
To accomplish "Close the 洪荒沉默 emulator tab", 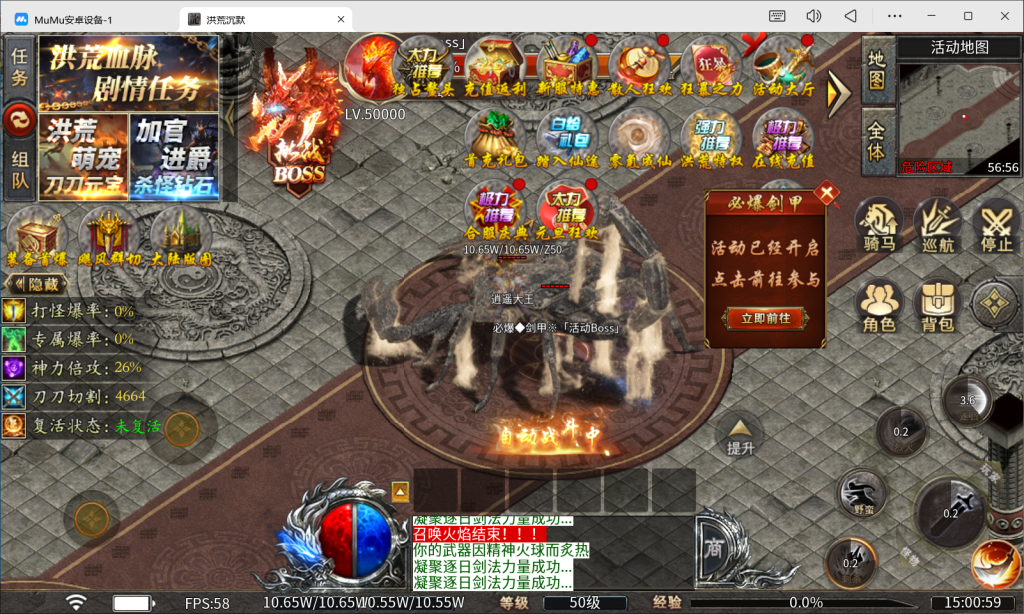I will pos(341,19).
